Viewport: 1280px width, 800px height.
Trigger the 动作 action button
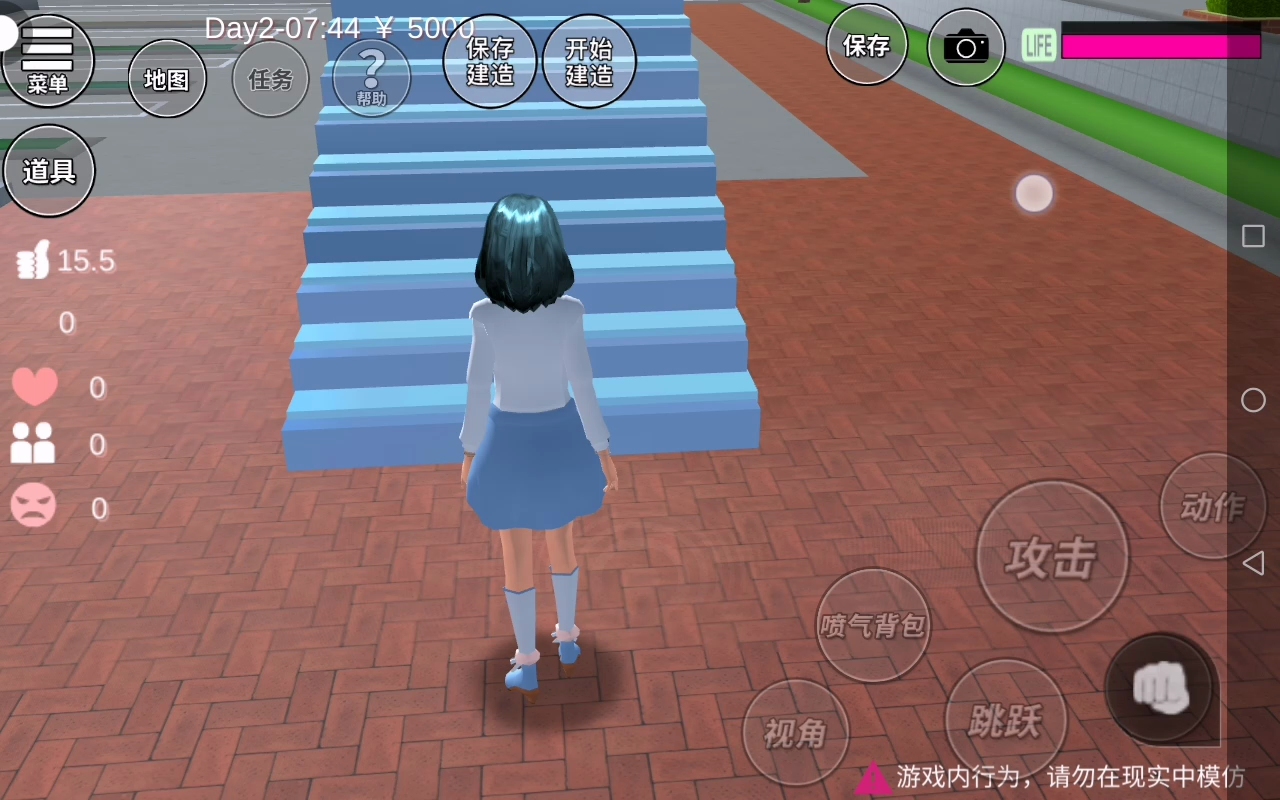pos(1212,507)
